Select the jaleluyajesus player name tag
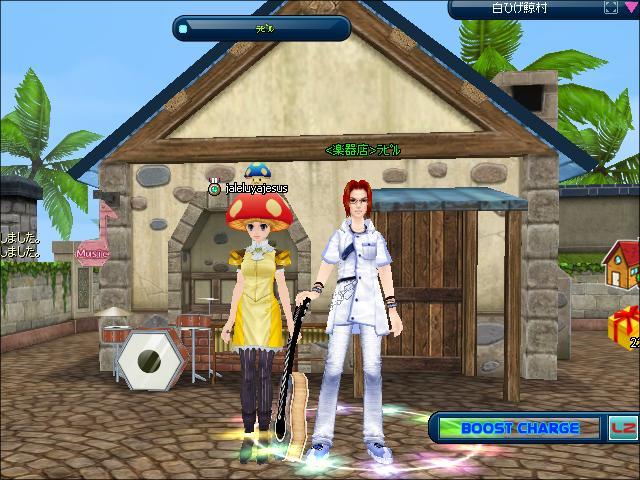 coord(256,188)
